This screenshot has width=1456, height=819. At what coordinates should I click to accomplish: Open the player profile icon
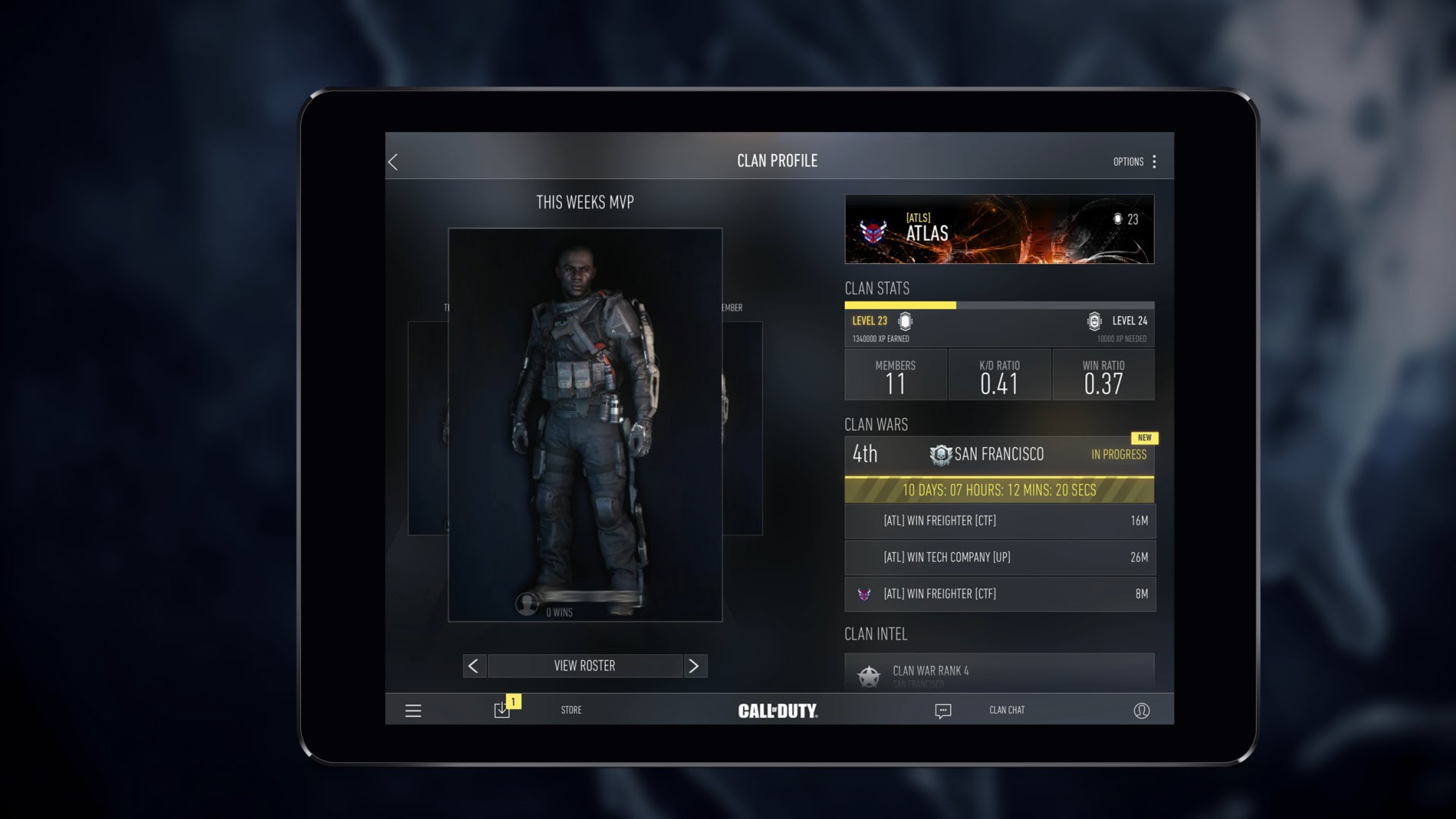(x=1141, y=711)
